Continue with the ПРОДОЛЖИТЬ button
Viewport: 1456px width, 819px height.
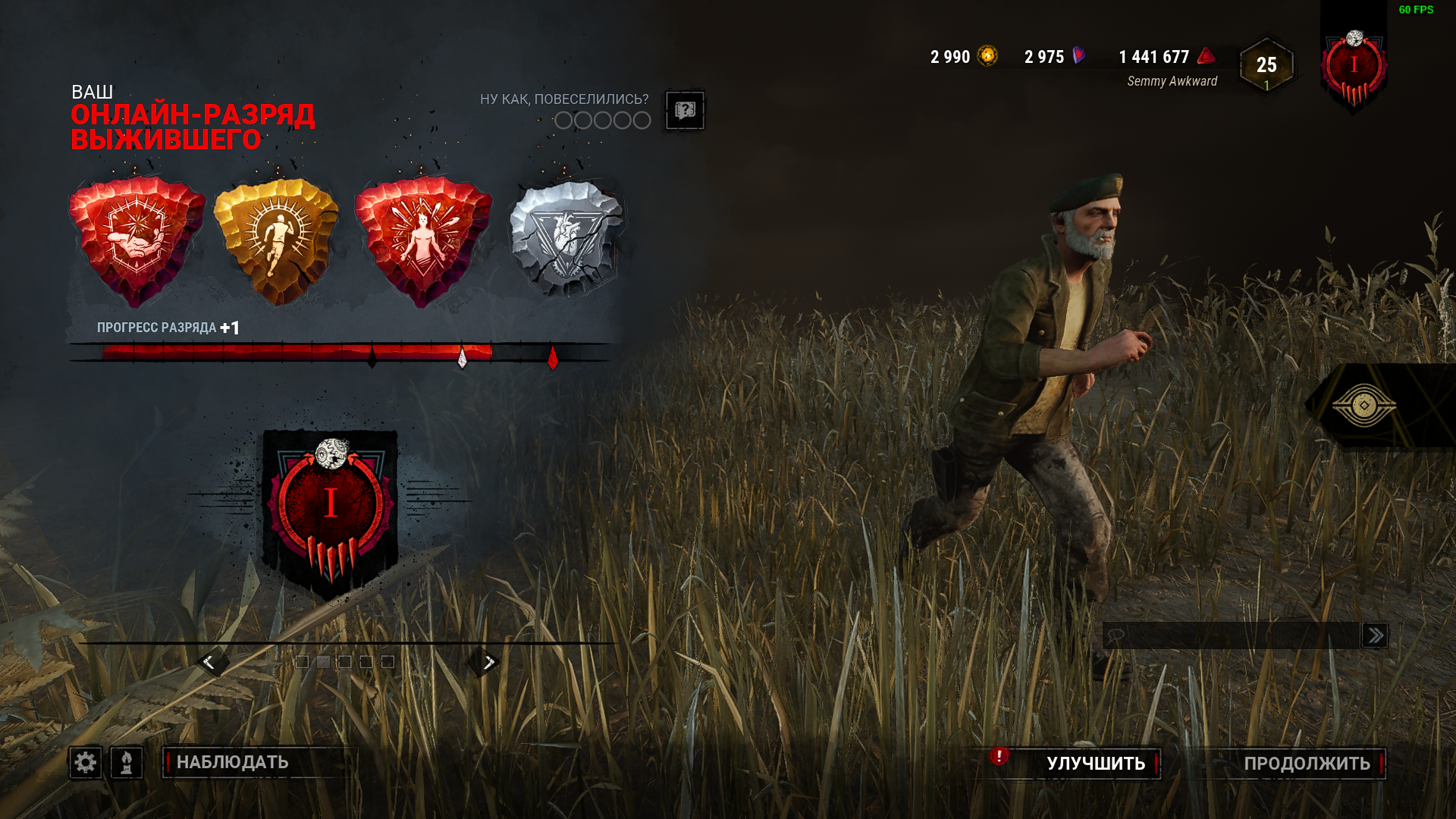(1306, 763)
